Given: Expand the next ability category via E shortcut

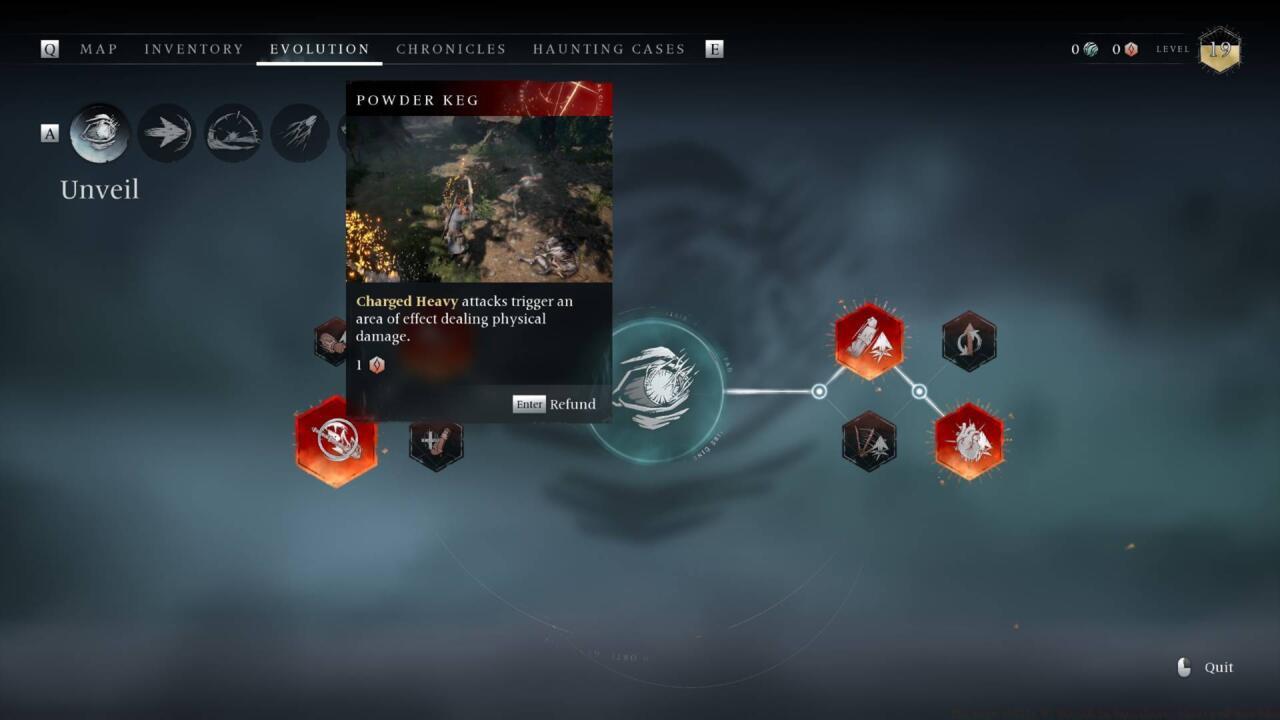Looking at the screenshot, I should (x=715, y=48).
